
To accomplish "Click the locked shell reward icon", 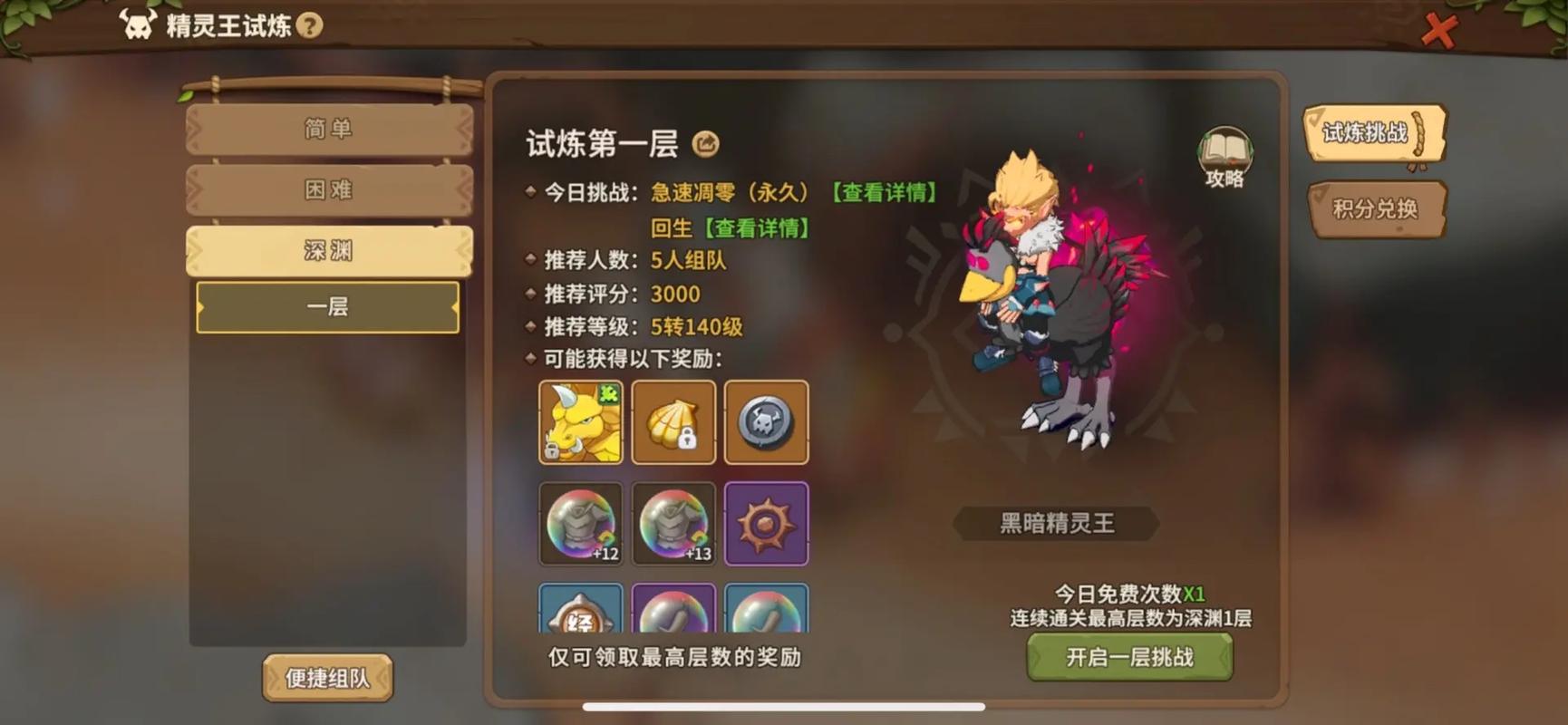I will point(673,422).
